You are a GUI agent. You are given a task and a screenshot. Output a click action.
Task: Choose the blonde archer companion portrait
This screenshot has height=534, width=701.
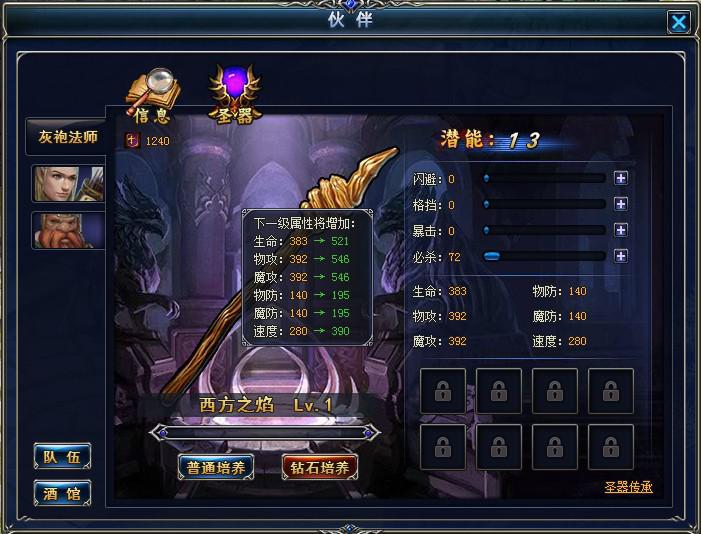click(x=67, y=185)
